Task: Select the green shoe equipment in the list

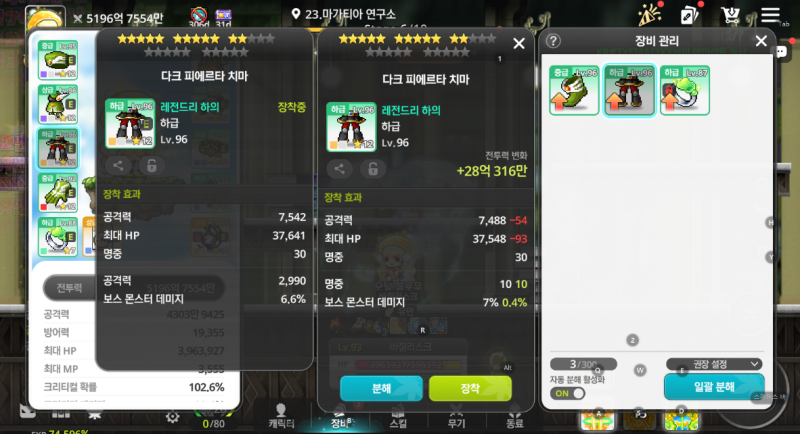Action: coord(574,91)
